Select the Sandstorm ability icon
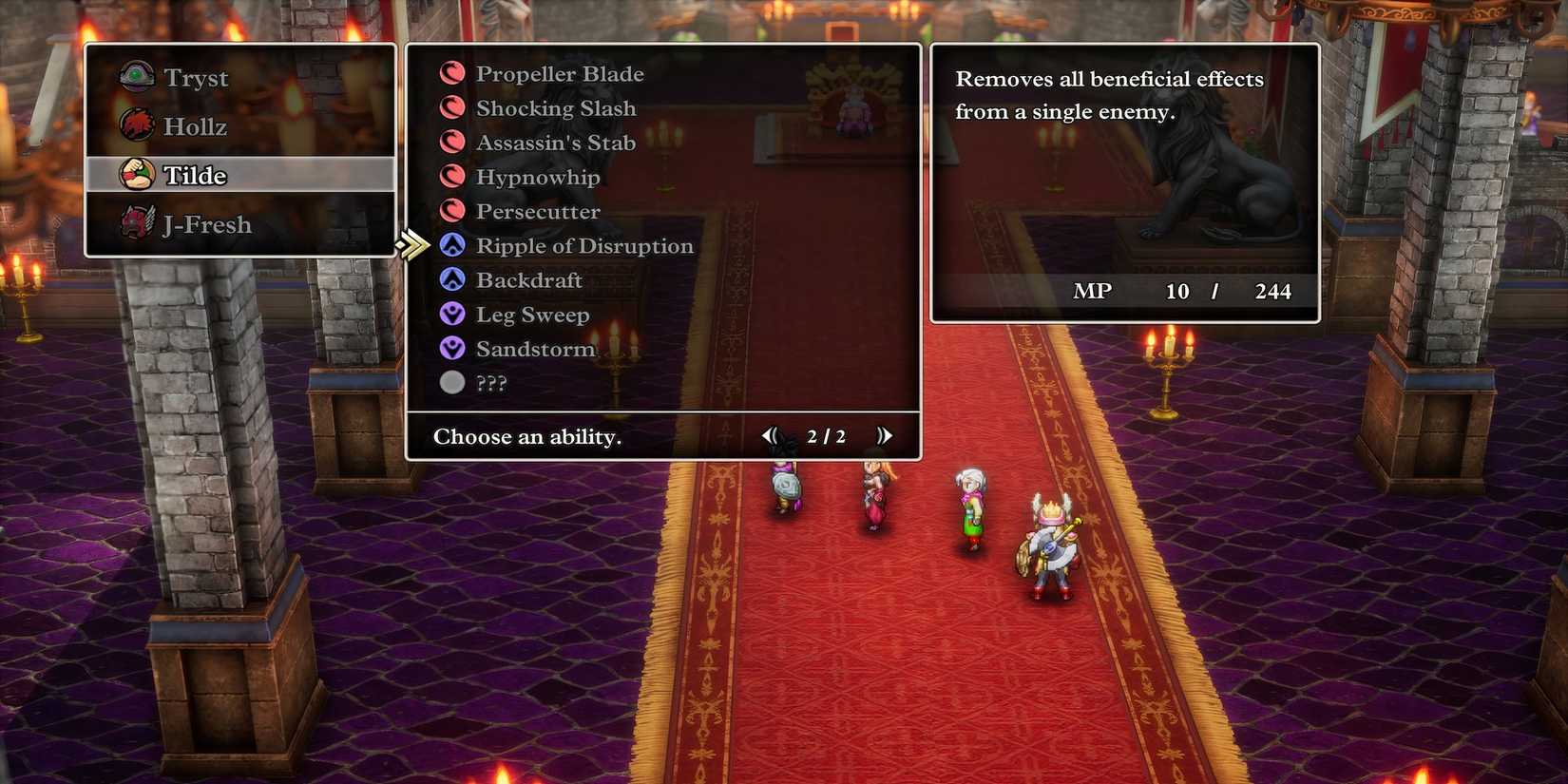 pyautogui.click(x=451, y=348)
